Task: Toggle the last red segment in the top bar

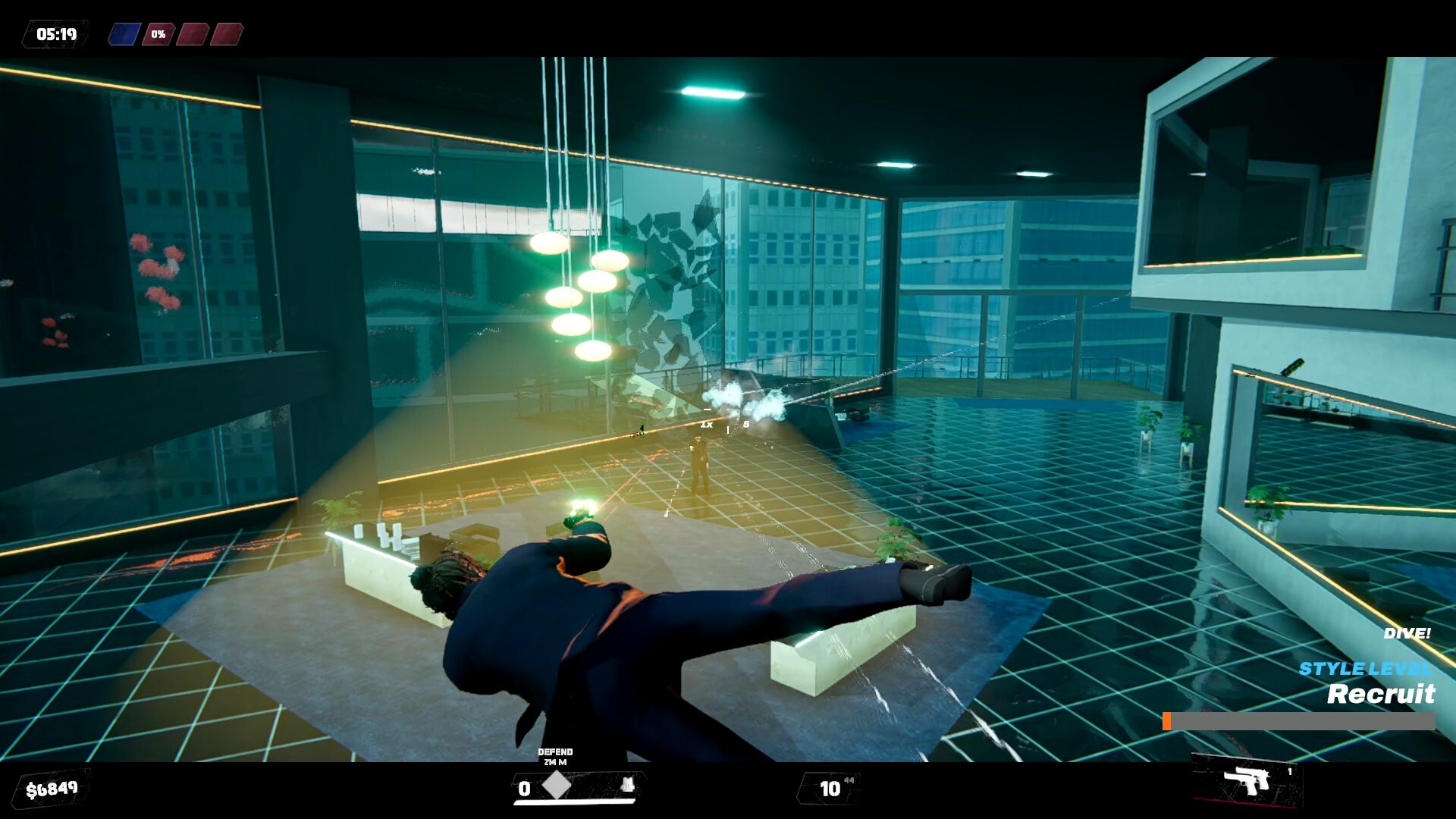Action: pos(227,33)
